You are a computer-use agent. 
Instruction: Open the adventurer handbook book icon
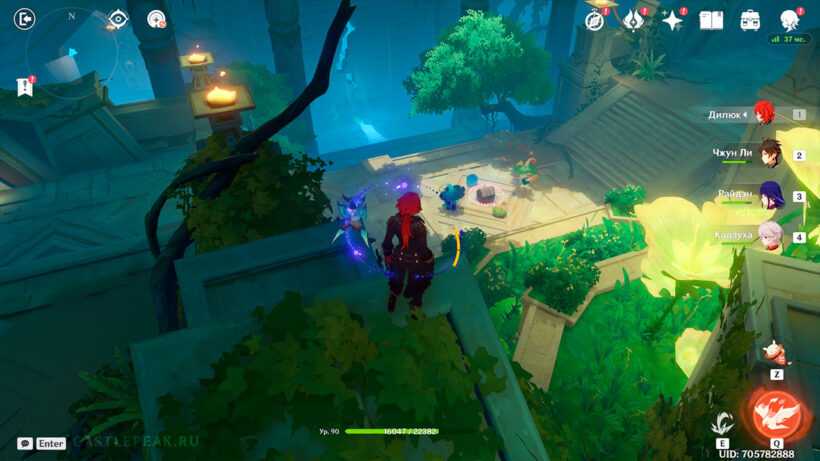711,20
